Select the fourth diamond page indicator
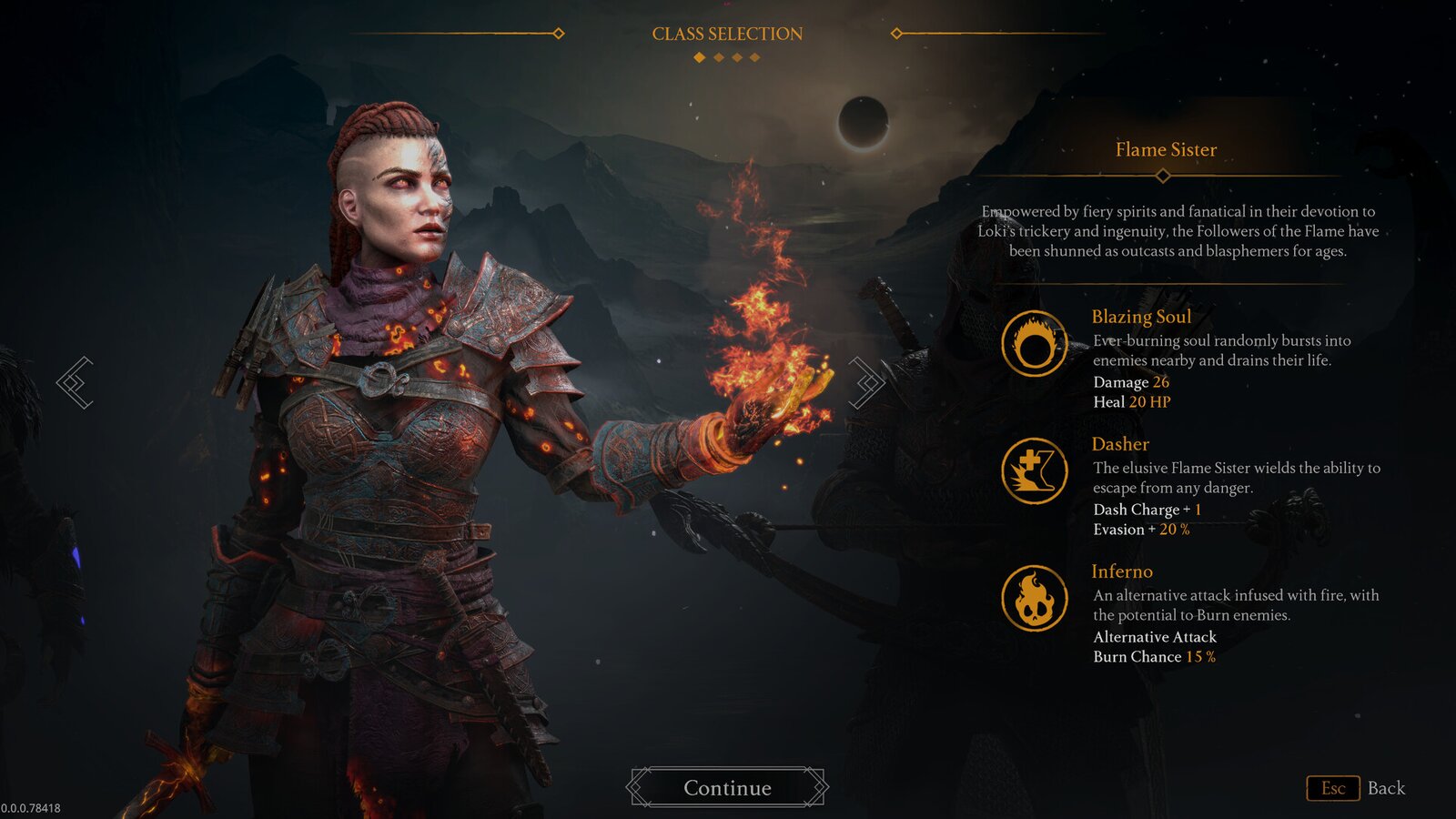1456x819 pixels. click(754, 57)
